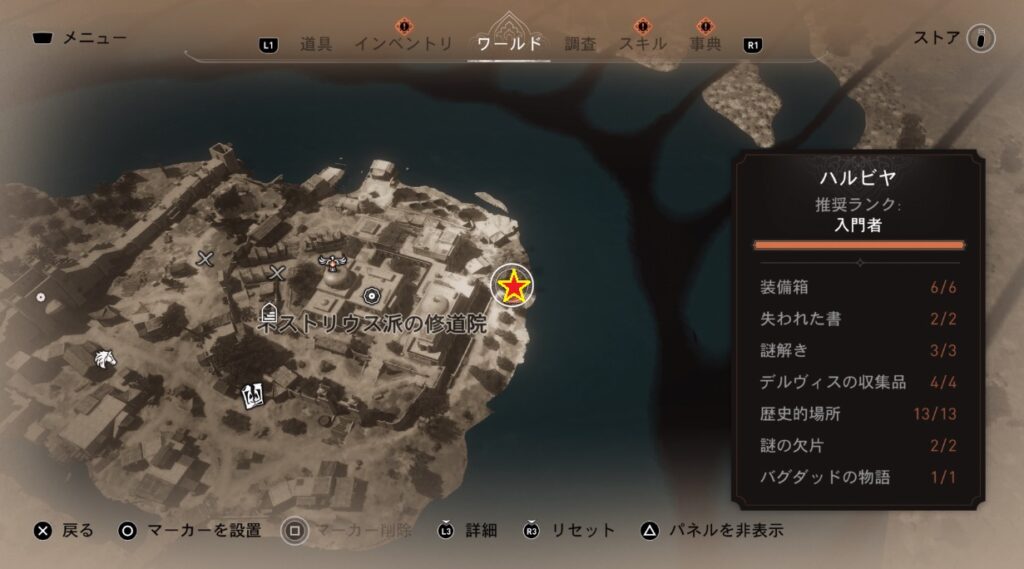
Task: Switch to the 調査 tab
Action: point(580,44)
